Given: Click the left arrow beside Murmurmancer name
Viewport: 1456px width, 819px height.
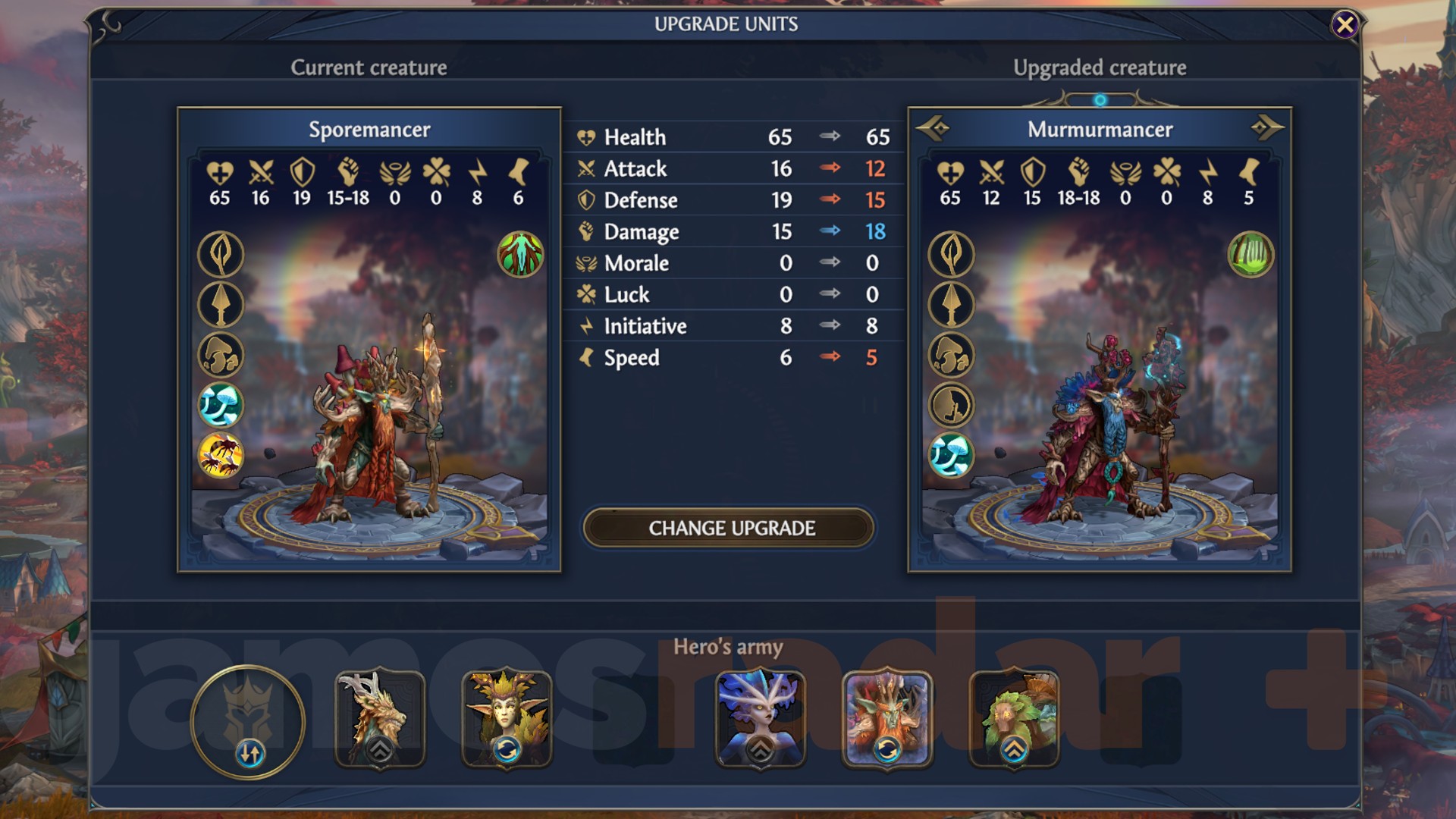Looking at the screenshot, I should (x=931, y=129).
